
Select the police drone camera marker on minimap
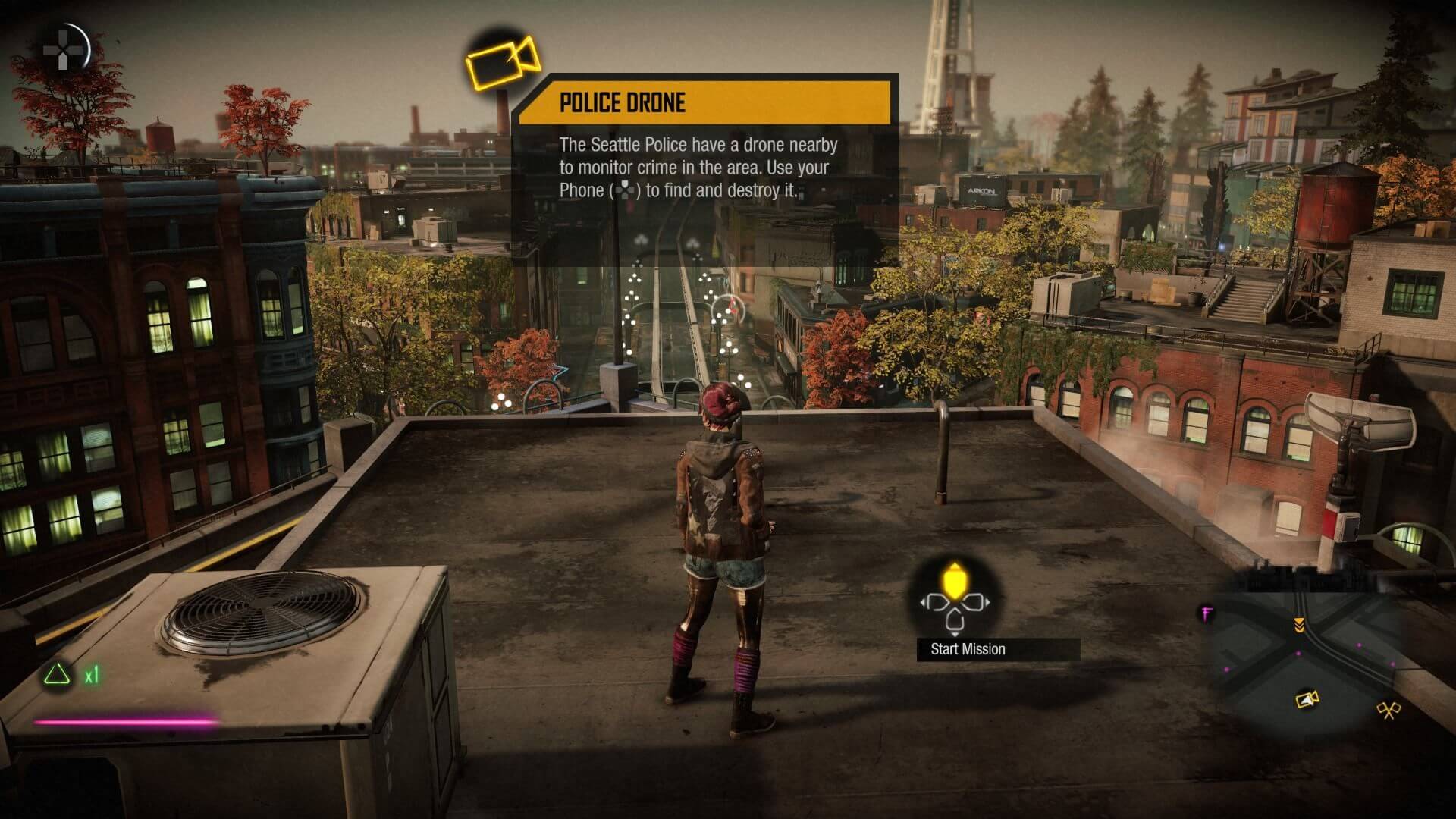click(x=1306, y=699)
